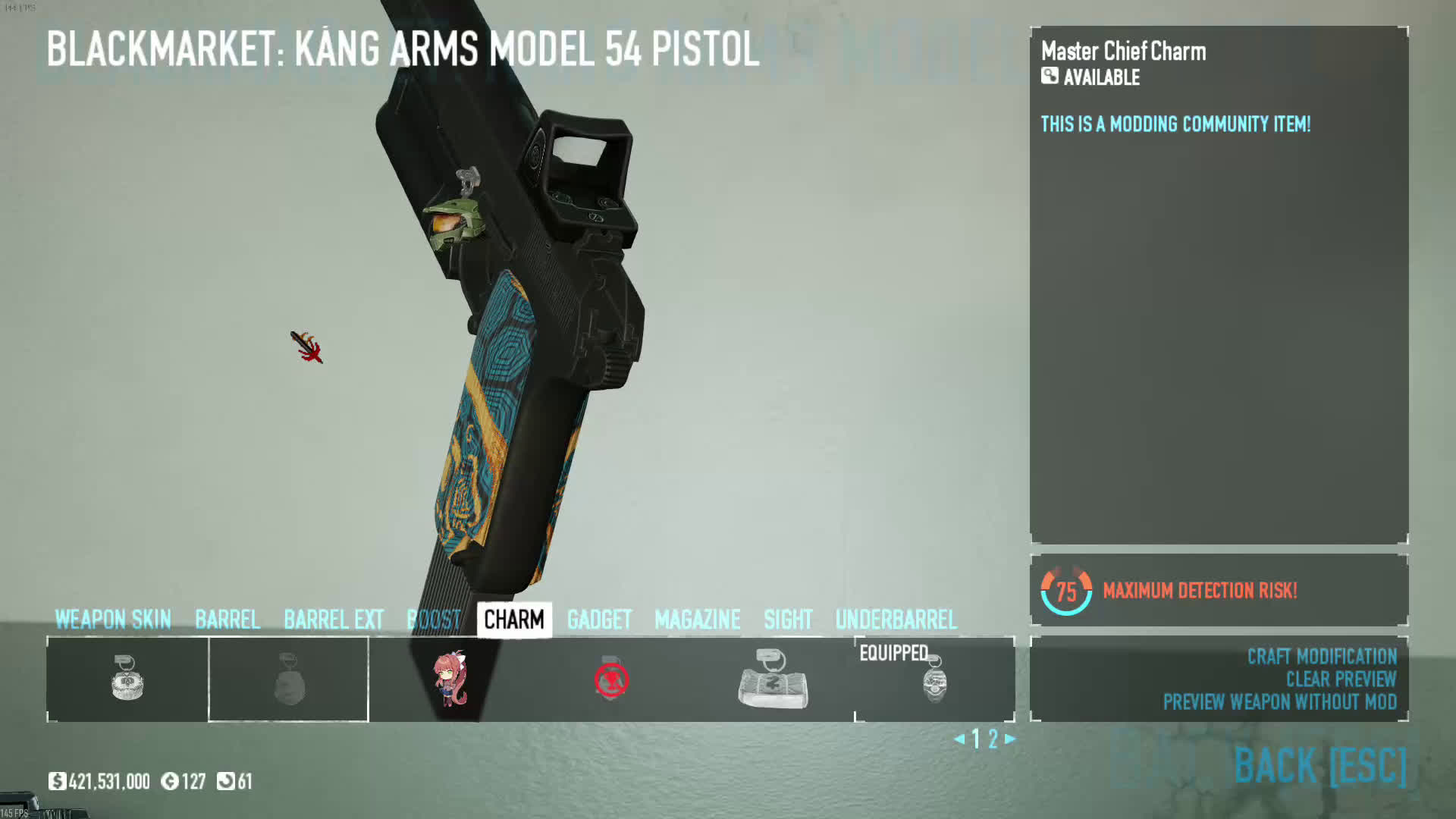Open the Barrel modification tab
This screenshot has width=1456, height=819.
click(227, 620)
